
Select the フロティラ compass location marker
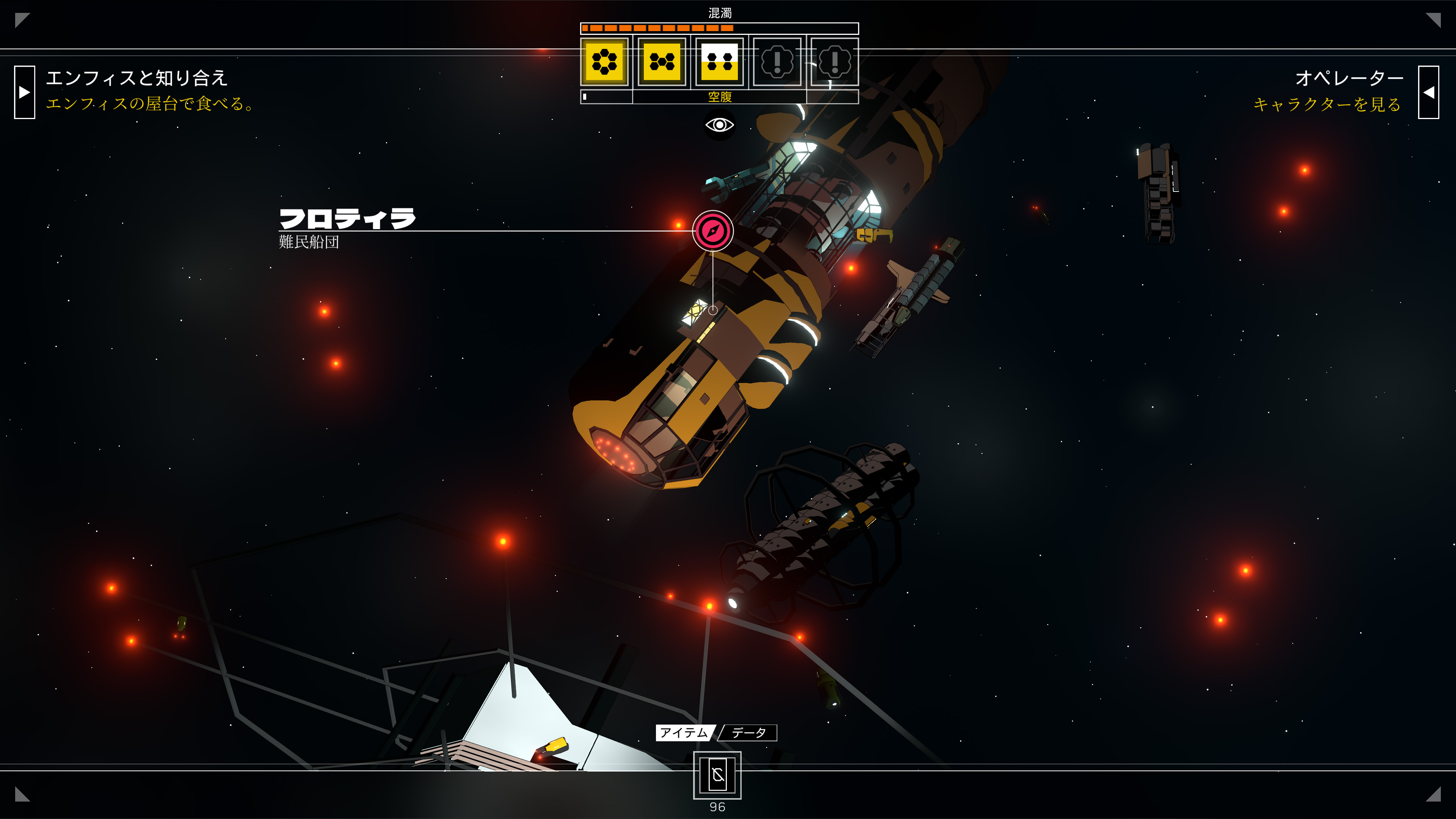713,231
